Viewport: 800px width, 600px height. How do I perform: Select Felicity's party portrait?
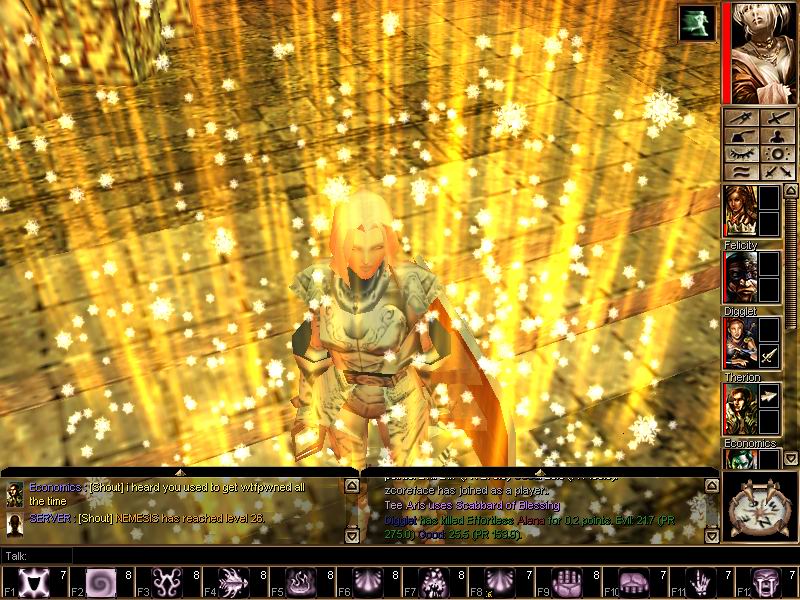[740, 211]
